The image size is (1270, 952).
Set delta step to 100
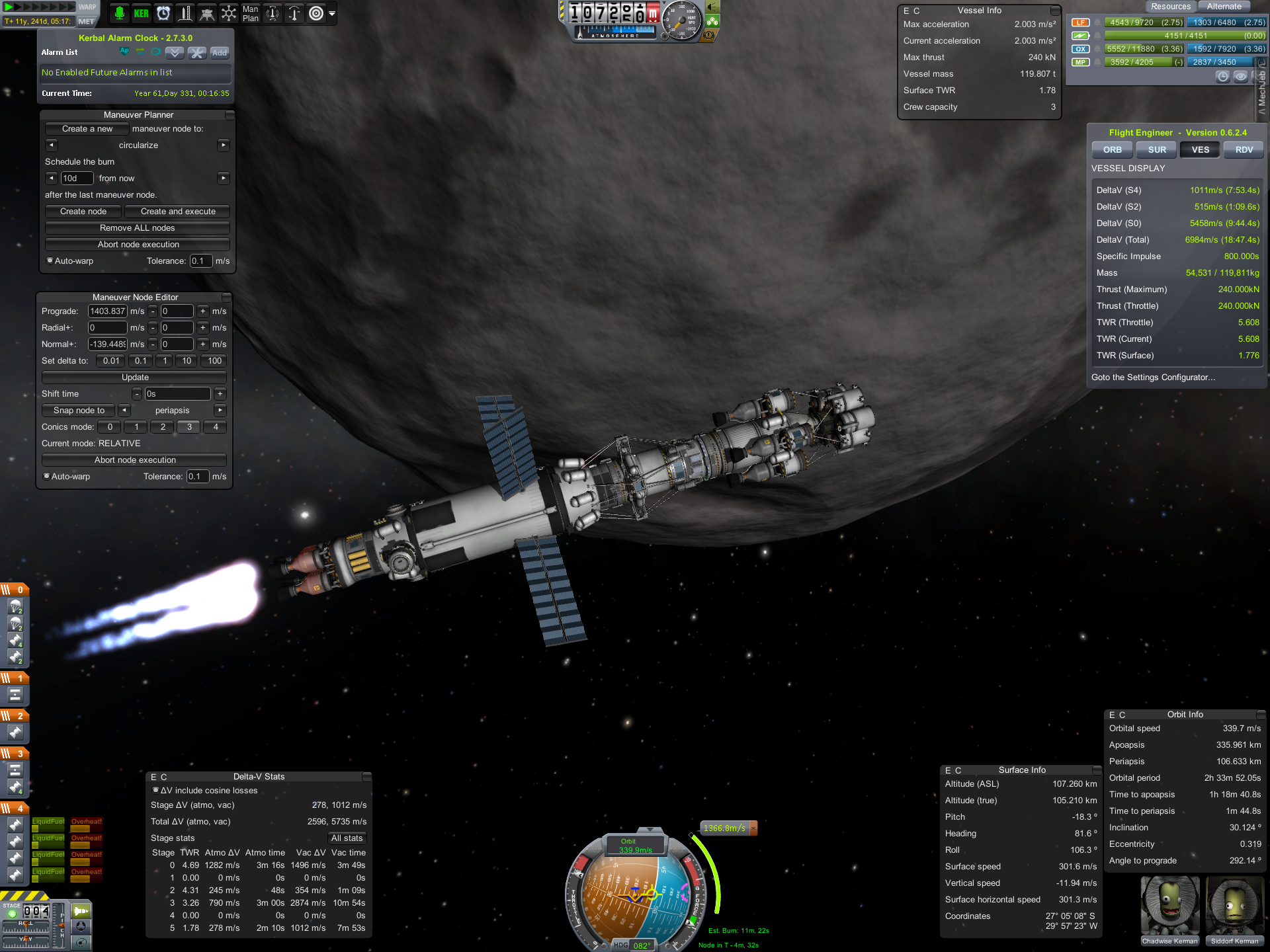[x=214, y=361]
